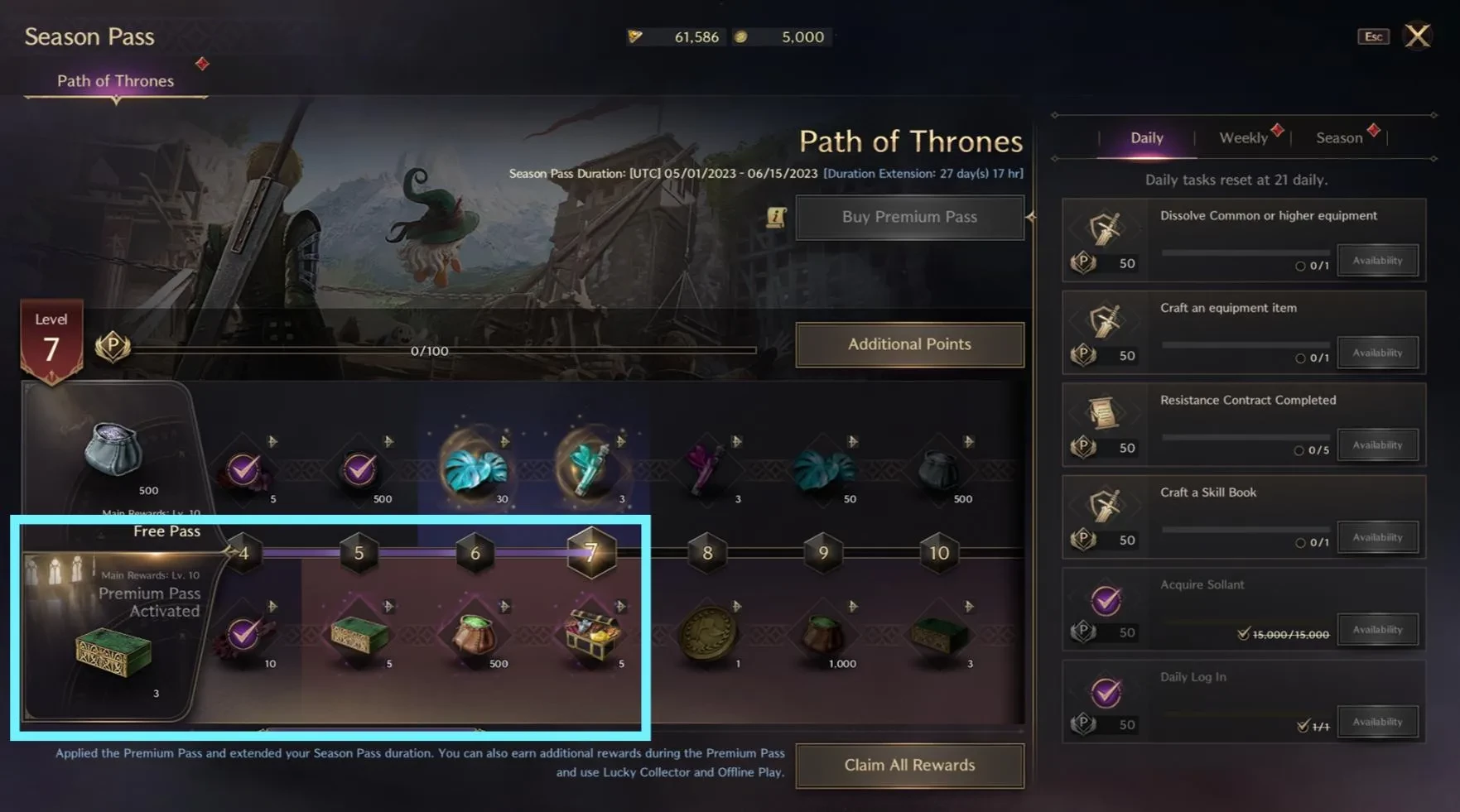The width and height of the screenshot is (1460, 812).
Task: Select the Path of Thrones tab
Action: click(115, 81)
